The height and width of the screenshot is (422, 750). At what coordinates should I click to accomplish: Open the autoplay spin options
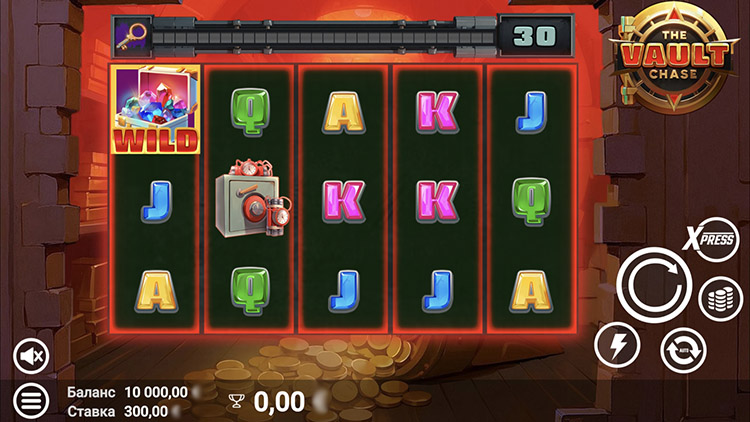[684, 349]
